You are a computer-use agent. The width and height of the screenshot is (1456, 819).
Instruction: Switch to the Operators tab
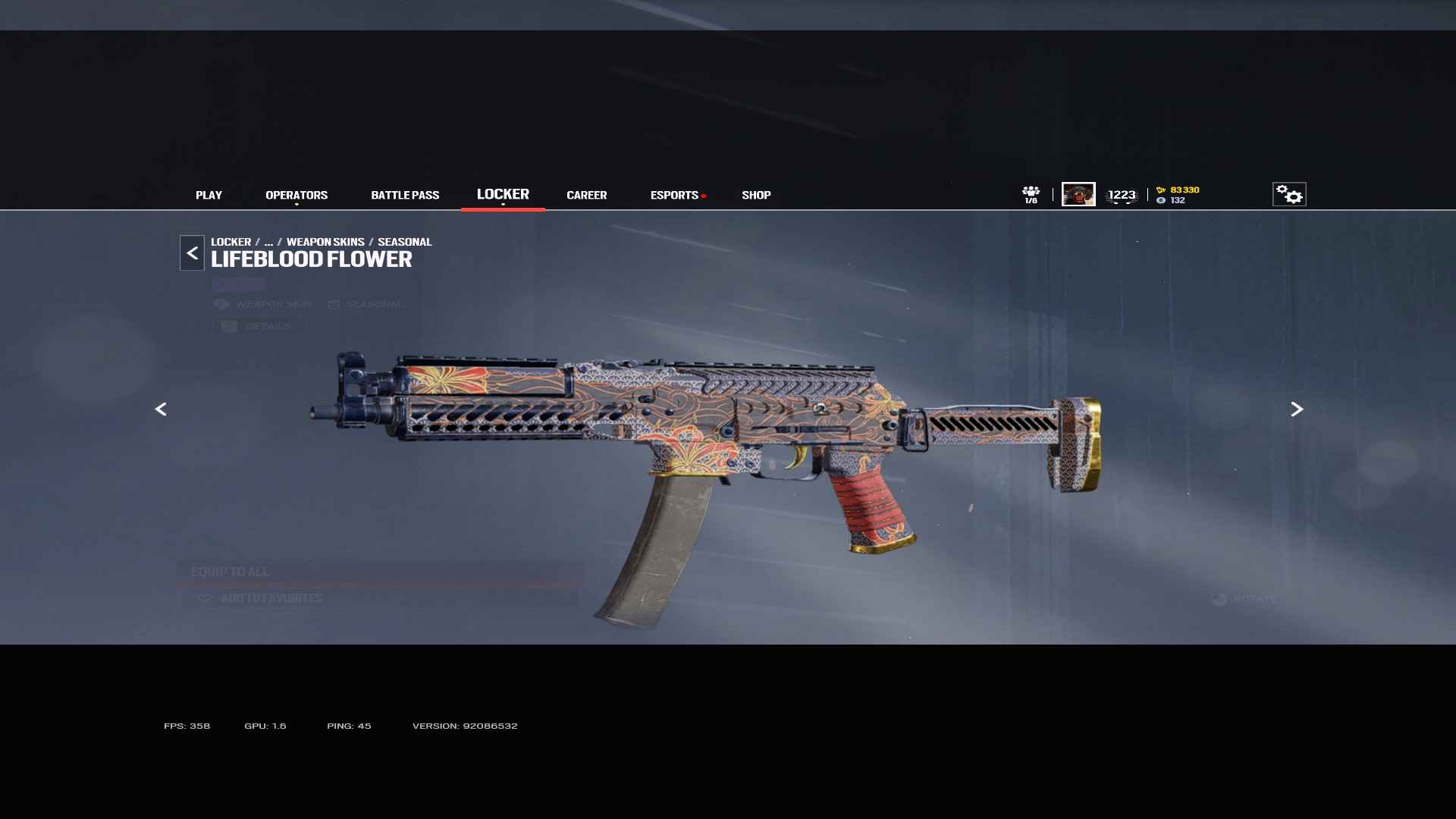pos(297,195)
